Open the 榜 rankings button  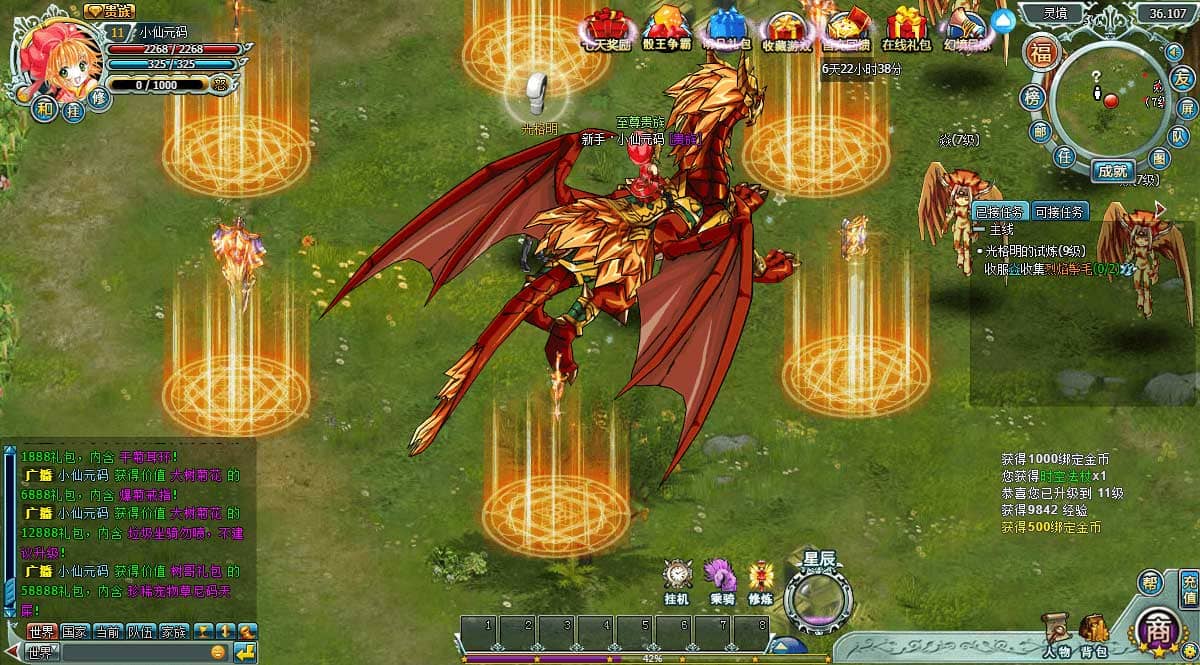pos(1034,97)
